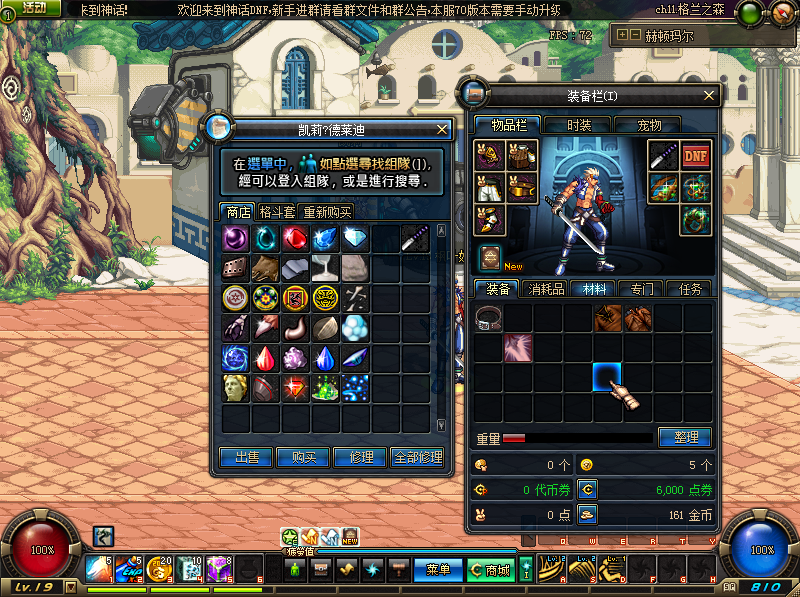Click the 购买 buy button

(x=303, y=457)
